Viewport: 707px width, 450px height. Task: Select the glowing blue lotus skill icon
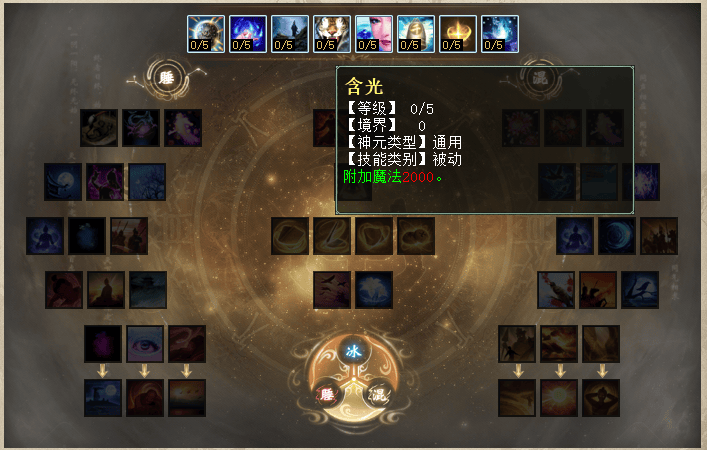click(374, 290)
